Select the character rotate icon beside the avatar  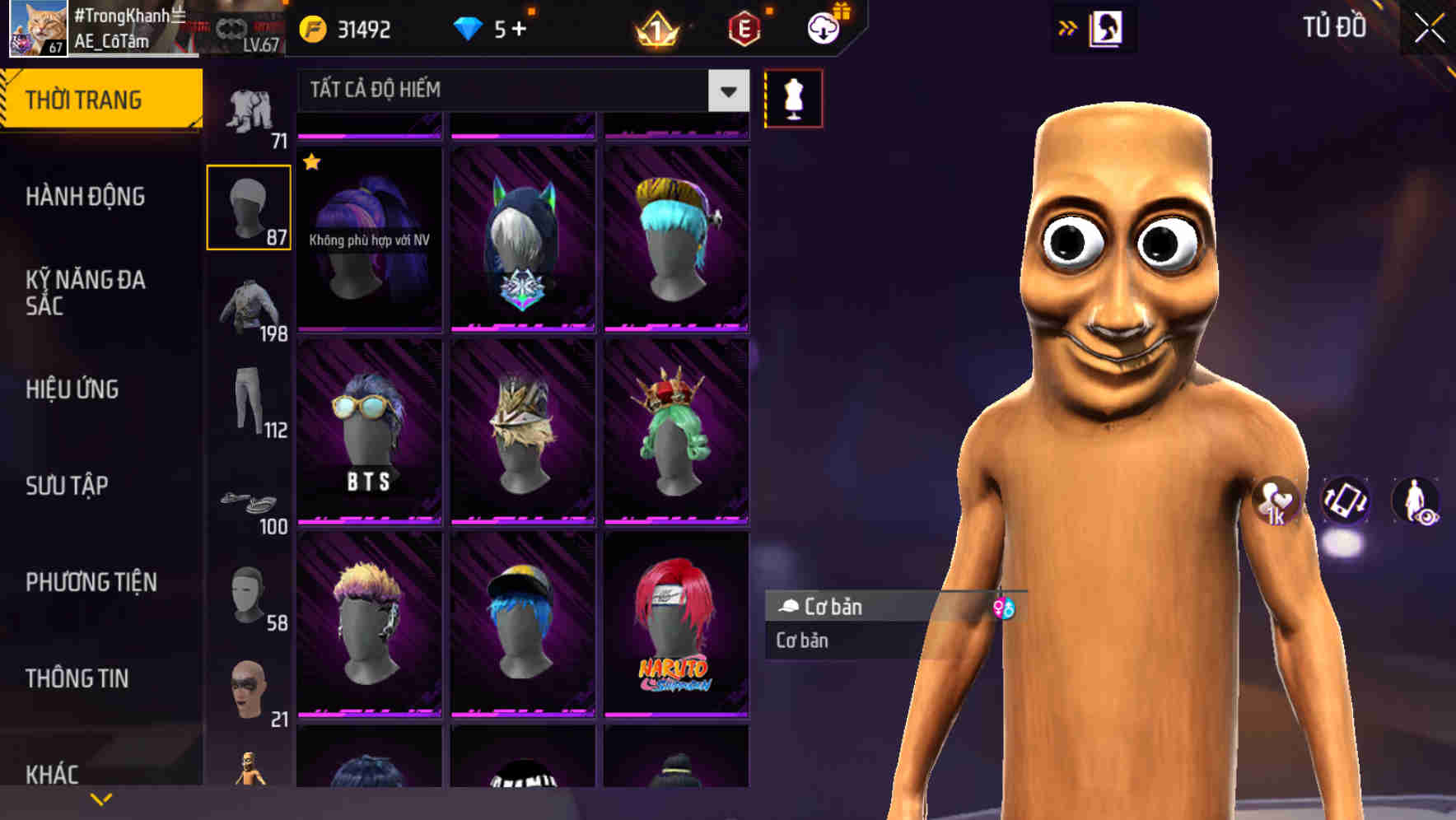pyautogui.click(x=1344, y=503)
